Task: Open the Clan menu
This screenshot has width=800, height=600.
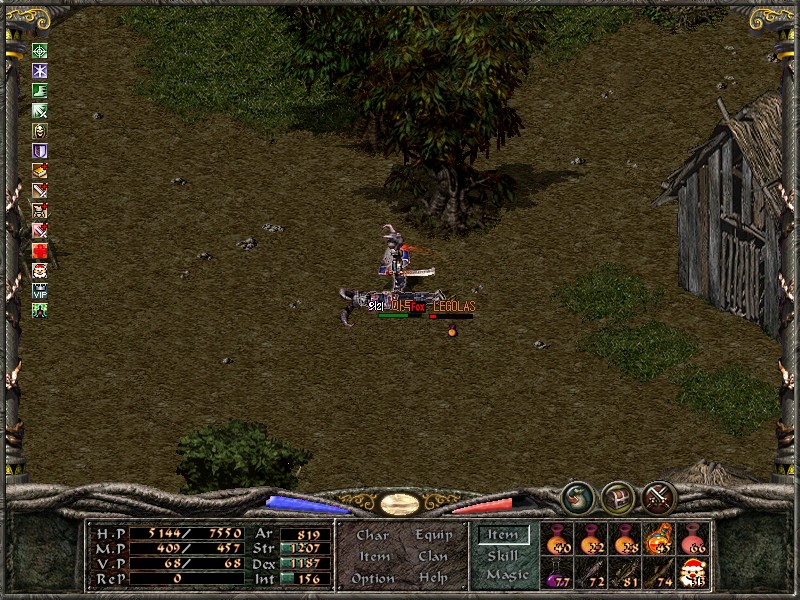Action: tap(432, 557)
